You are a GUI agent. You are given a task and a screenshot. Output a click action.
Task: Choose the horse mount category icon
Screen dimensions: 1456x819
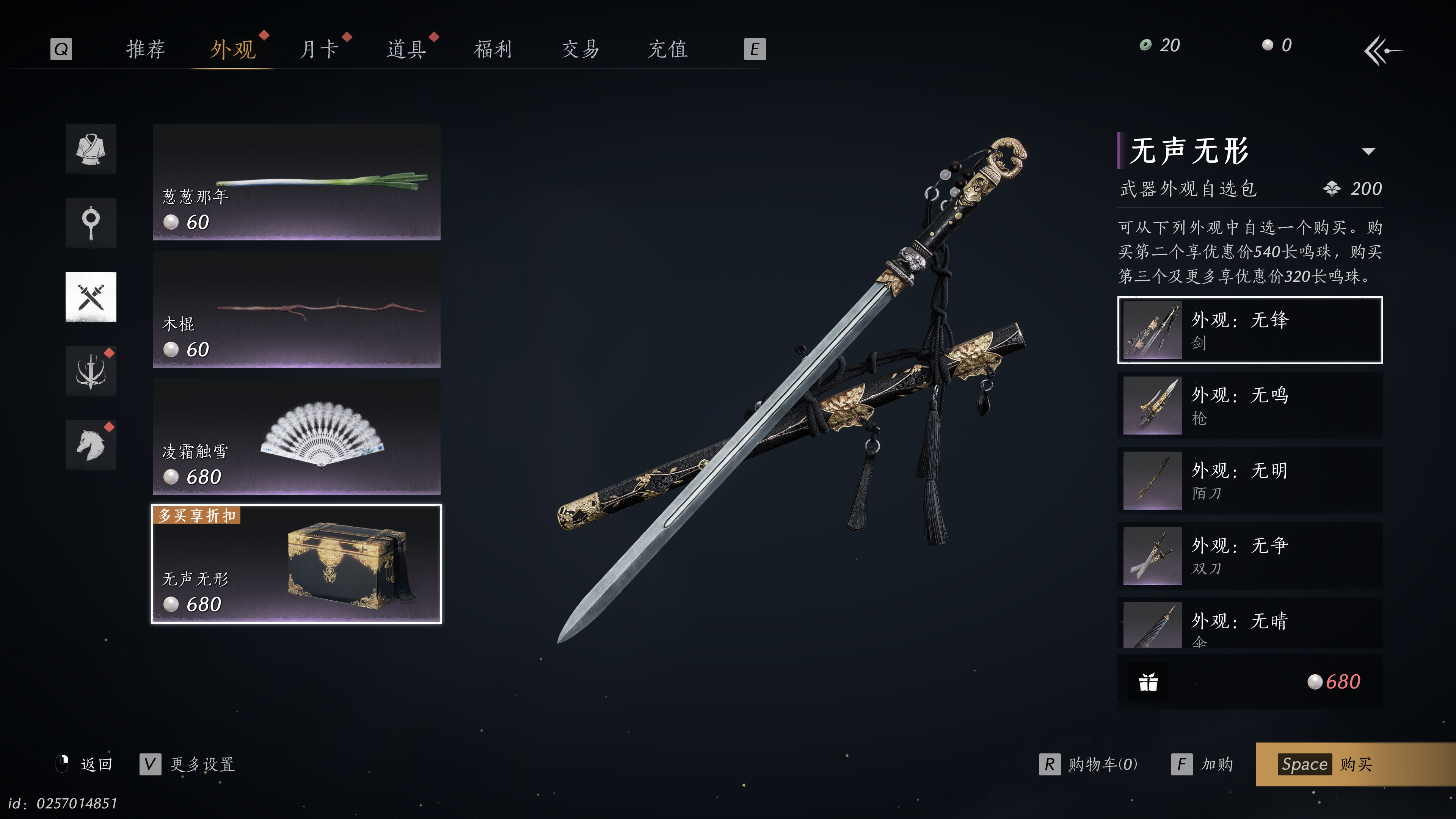pos(91,445)
